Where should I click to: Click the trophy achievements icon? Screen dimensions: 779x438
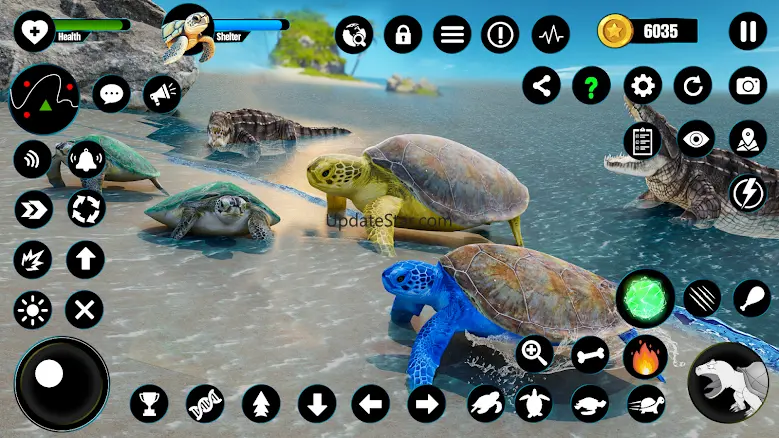[x=149, y=404]
